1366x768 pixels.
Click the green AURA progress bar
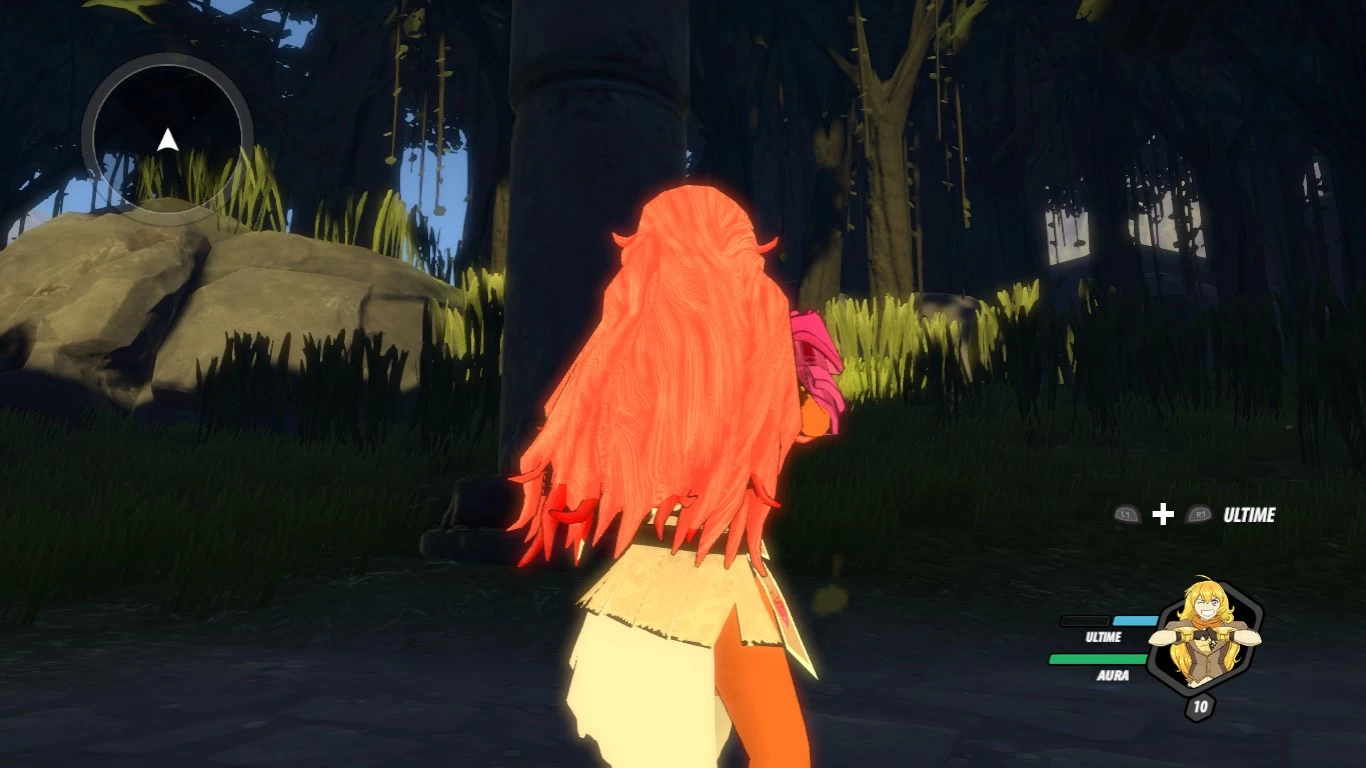coord(1100,659)
